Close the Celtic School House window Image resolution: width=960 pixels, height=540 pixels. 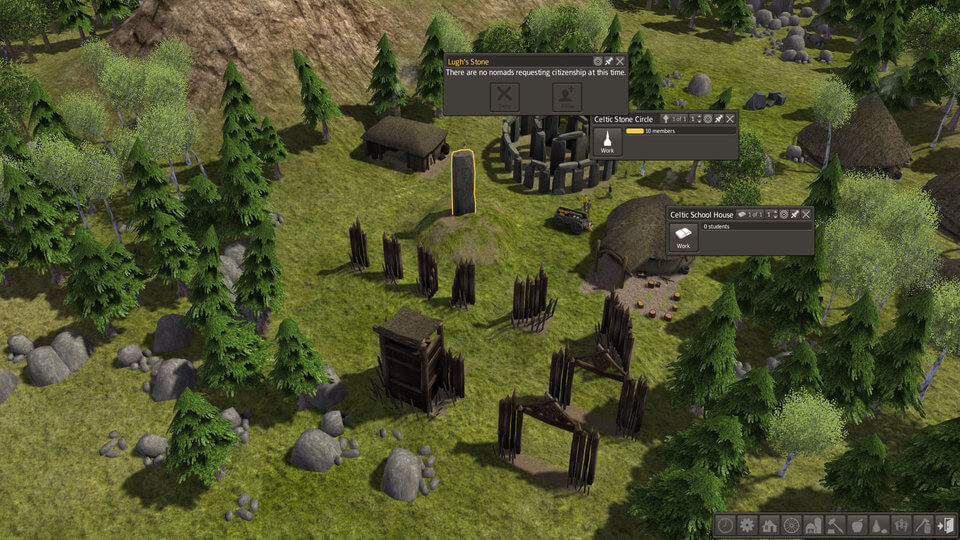(x=806, y=214)
